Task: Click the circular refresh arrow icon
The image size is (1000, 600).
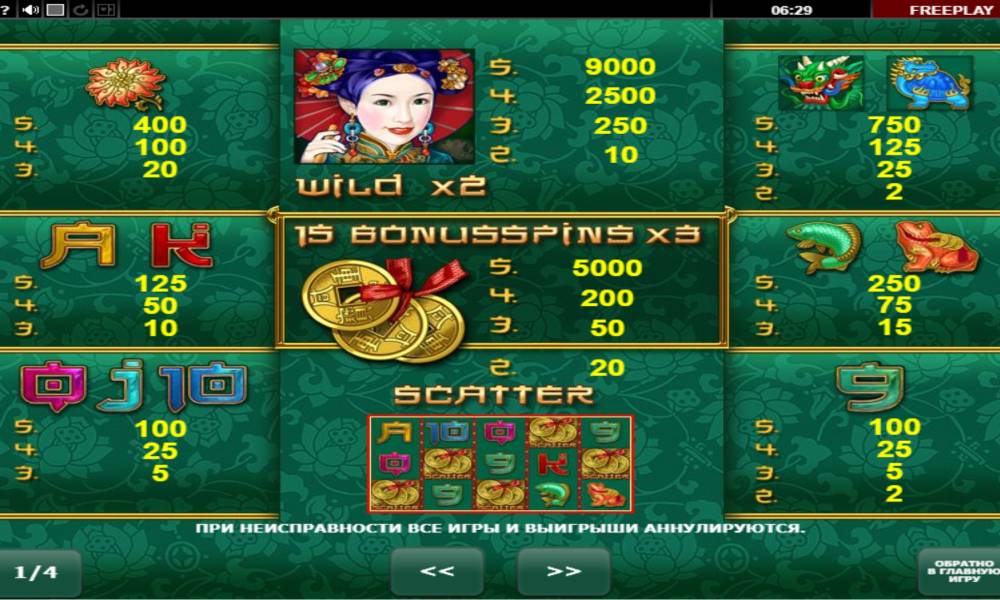Action: (x=80, y=10)
